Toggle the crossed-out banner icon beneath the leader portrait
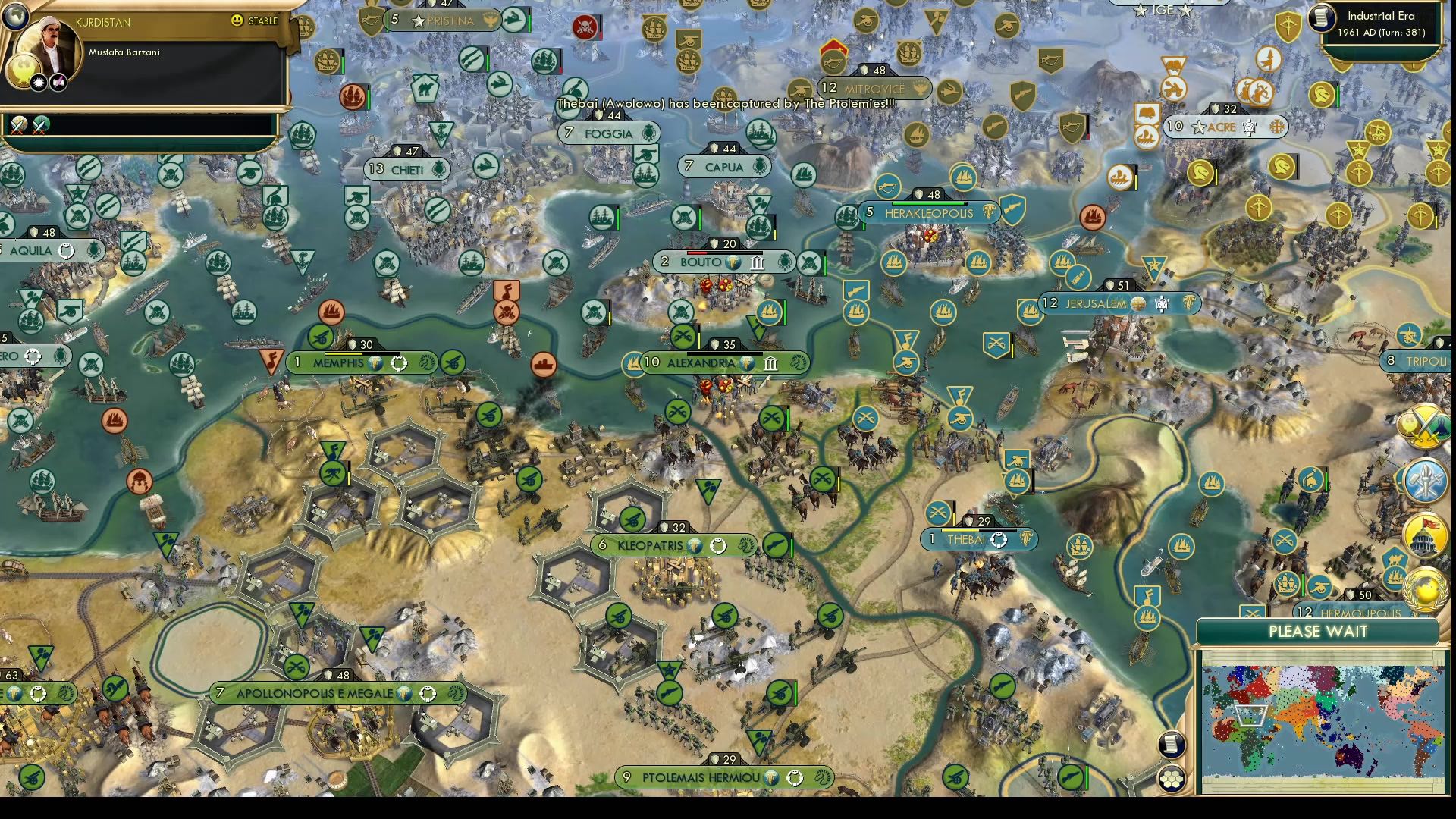Image resolution: width=1456 pixels, height=819 pixels. 58,83
